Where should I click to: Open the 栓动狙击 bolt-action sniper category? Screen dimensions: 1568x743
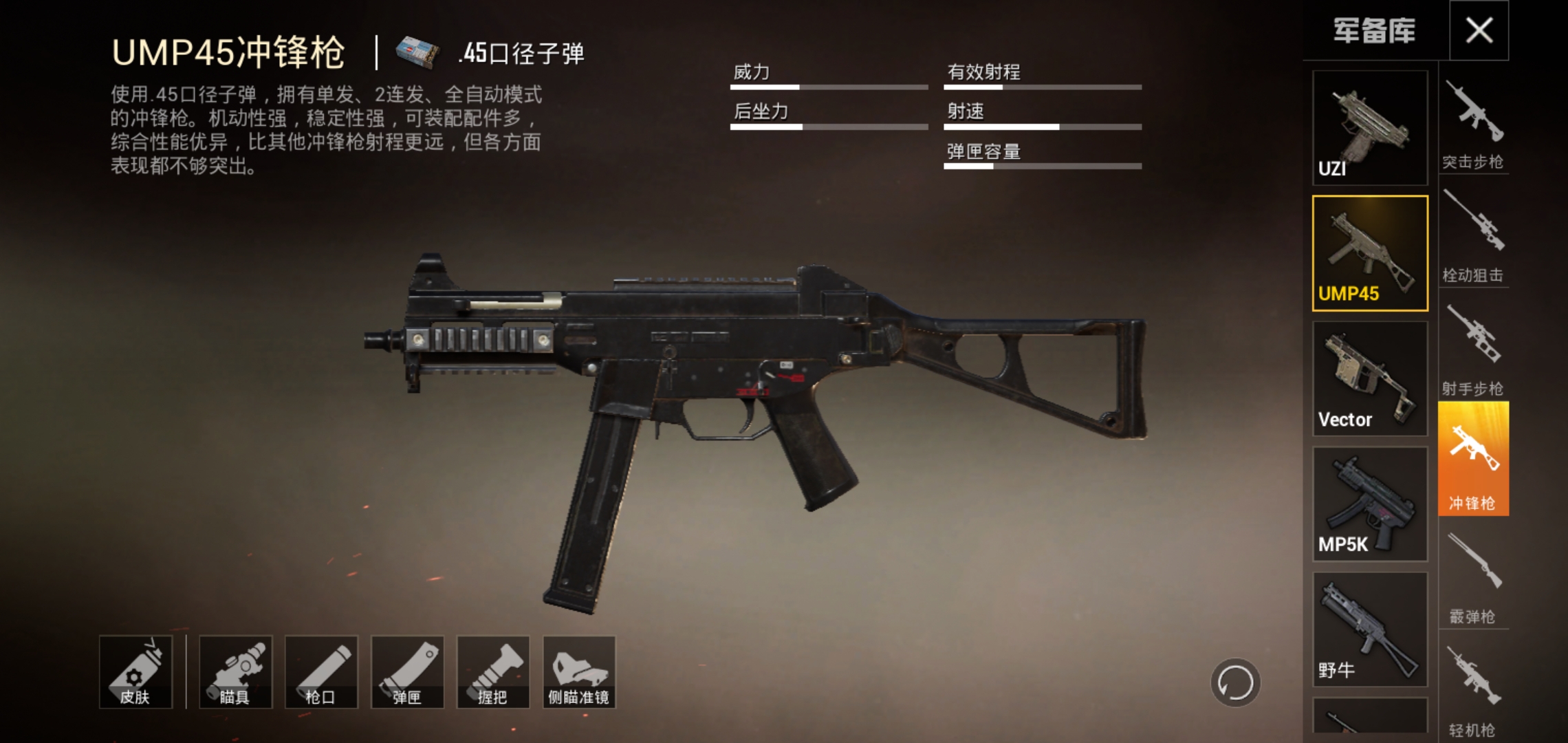[1474, 227]
